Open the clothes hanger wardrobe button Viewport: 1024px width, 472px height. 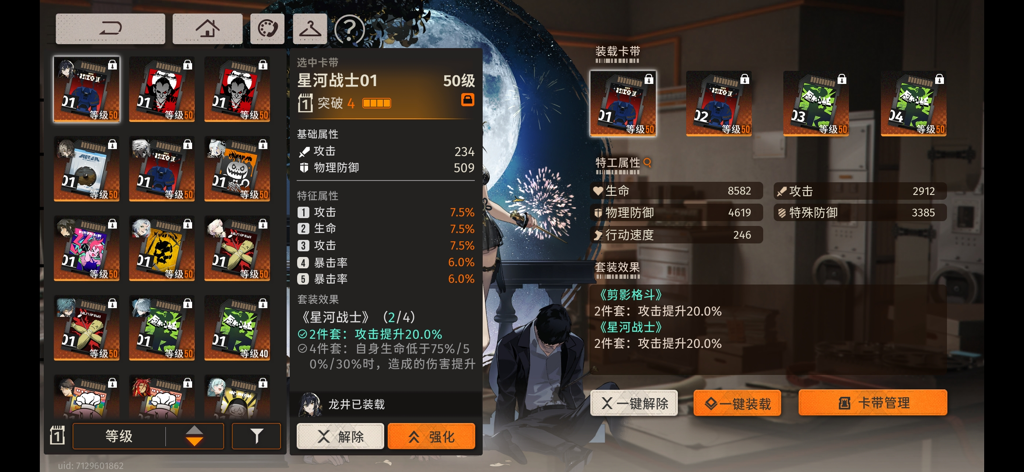coord(310,29)
